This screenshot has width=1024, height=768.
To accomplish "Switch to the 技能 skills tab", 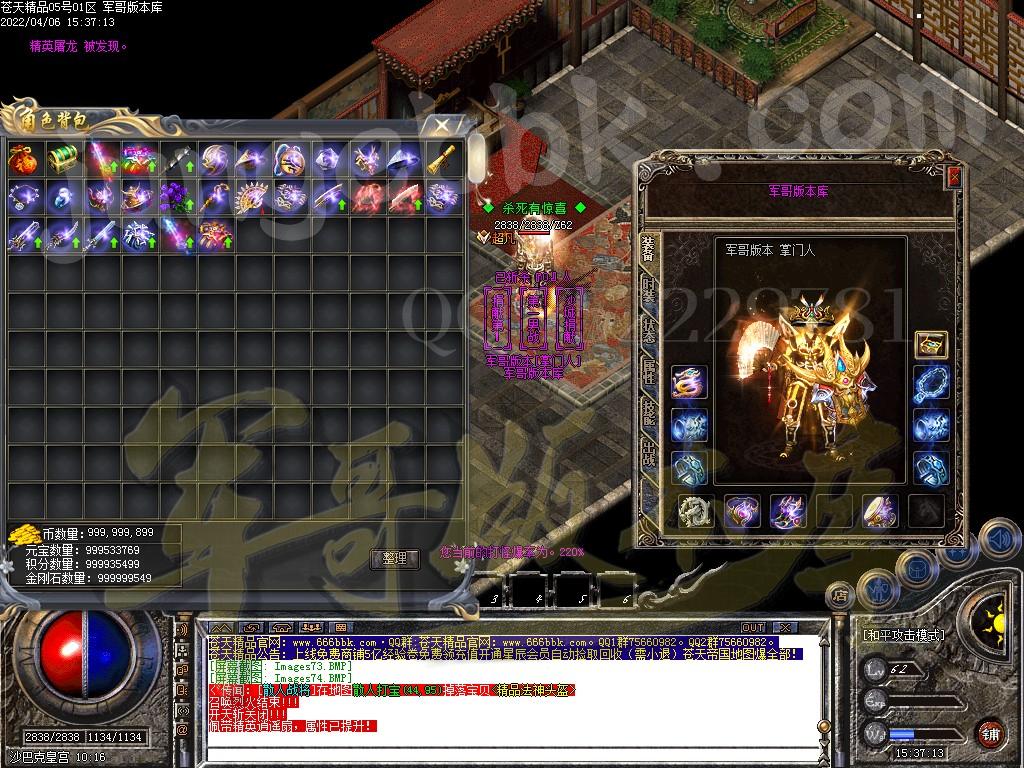I will click(x=649, y=410).
